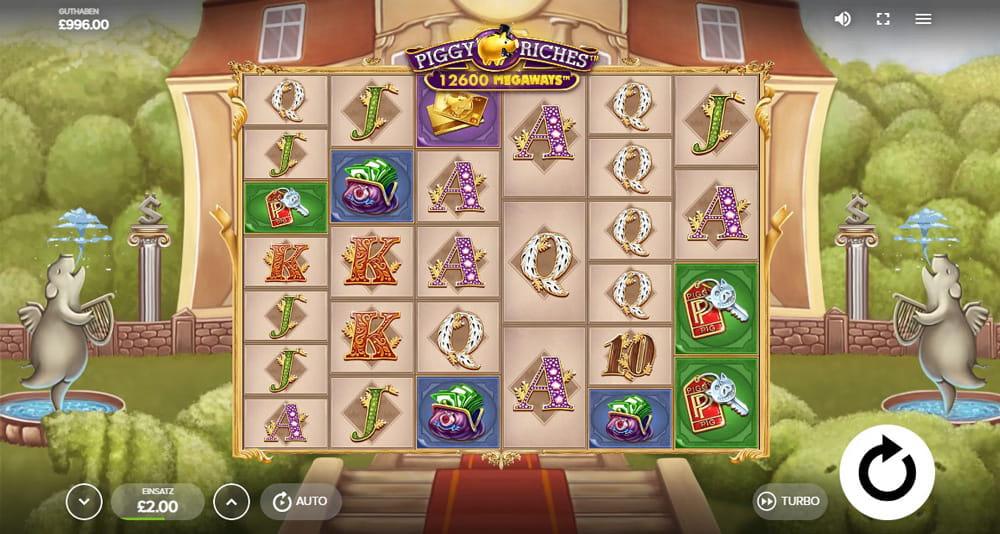Increase the bet with the up arrow
Viewport: 1000px width, 534px height.
(231, 501)
